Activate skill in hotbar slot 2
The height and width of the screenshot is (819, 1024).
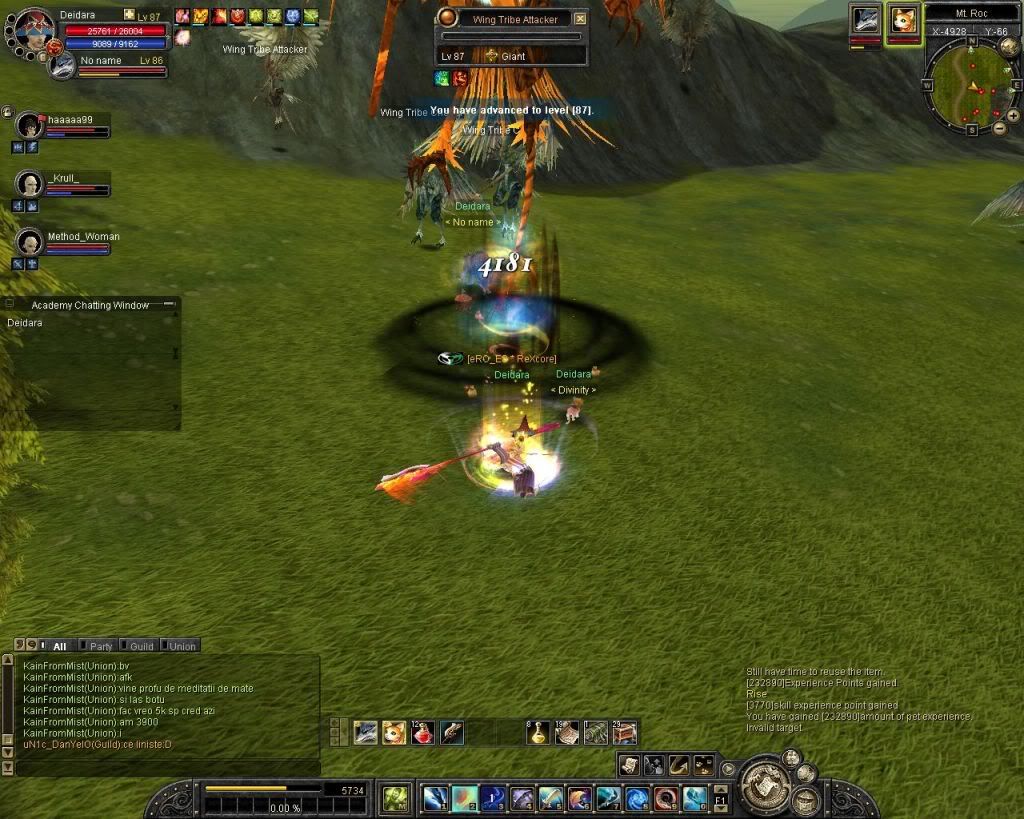click(x=464, y=798)
